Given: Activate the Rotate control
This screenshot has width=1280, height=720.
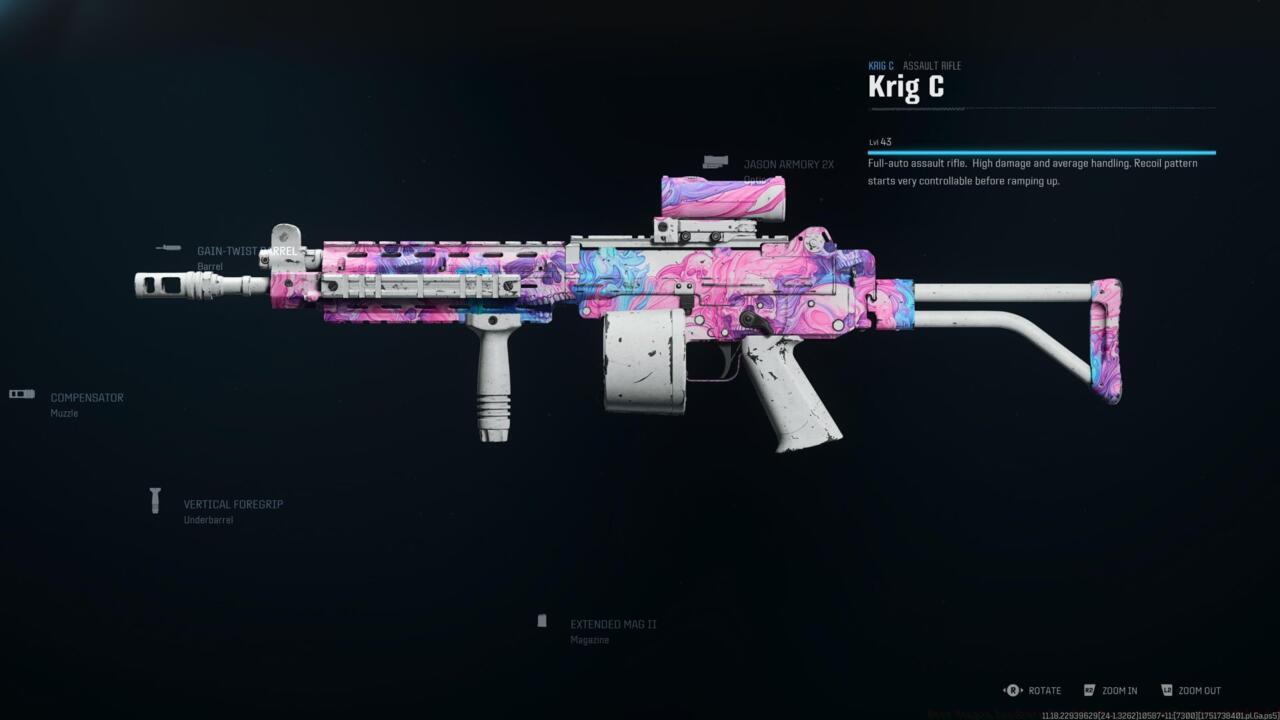Looking at the screenshot, I should [x=1044, y=690].
